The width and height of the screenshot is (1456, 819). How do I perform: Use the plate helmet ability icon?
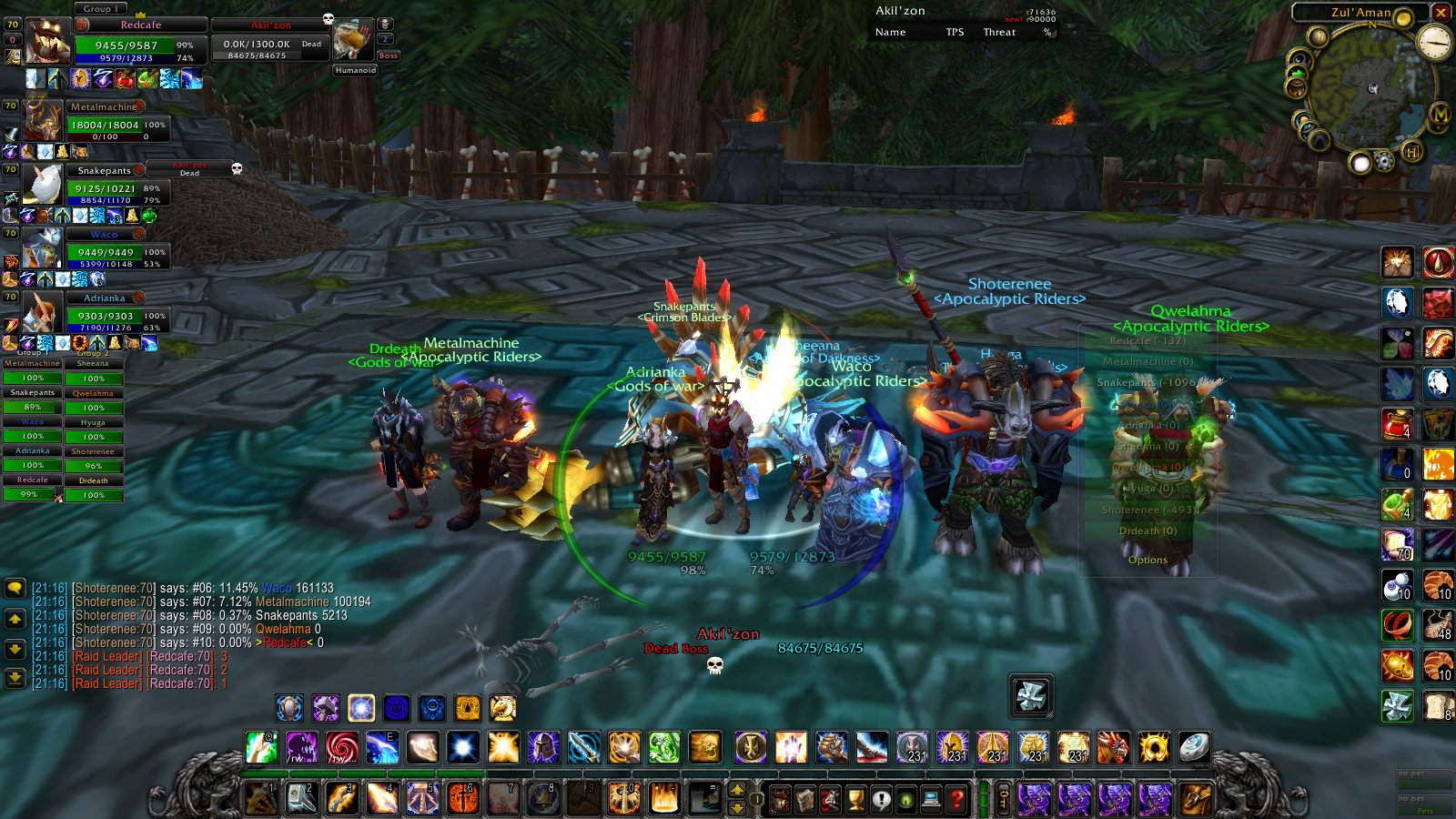coord(543,747)
